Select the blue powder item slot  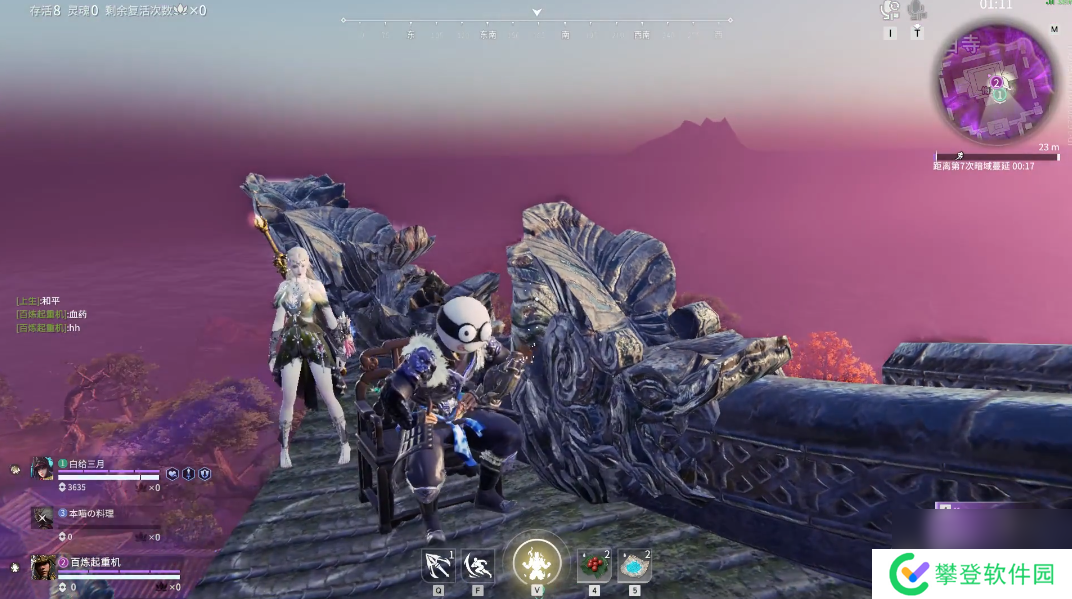634,566
